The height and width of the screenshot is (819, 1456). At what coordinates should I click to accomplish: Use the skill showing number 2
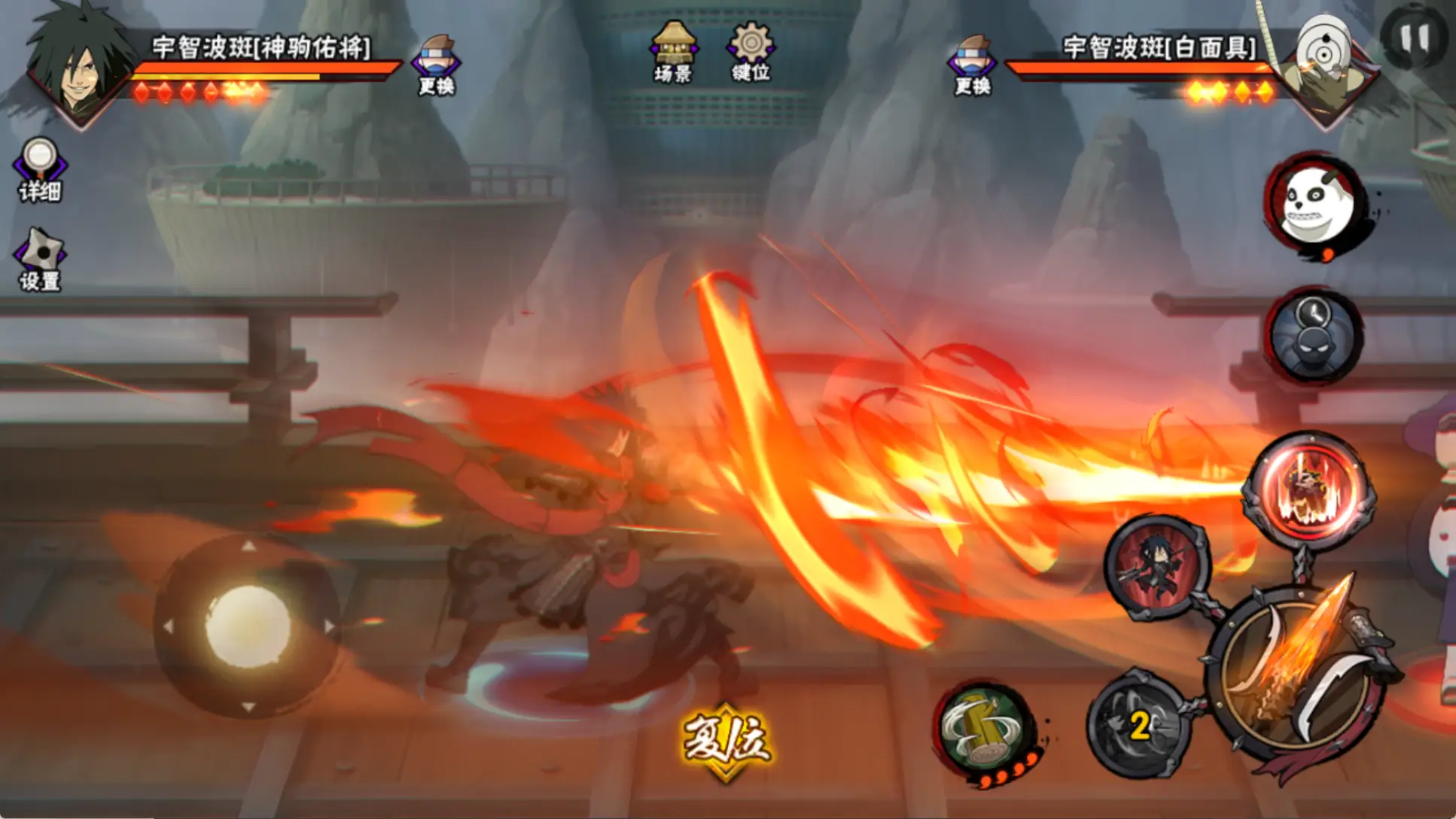[1139, 724]
